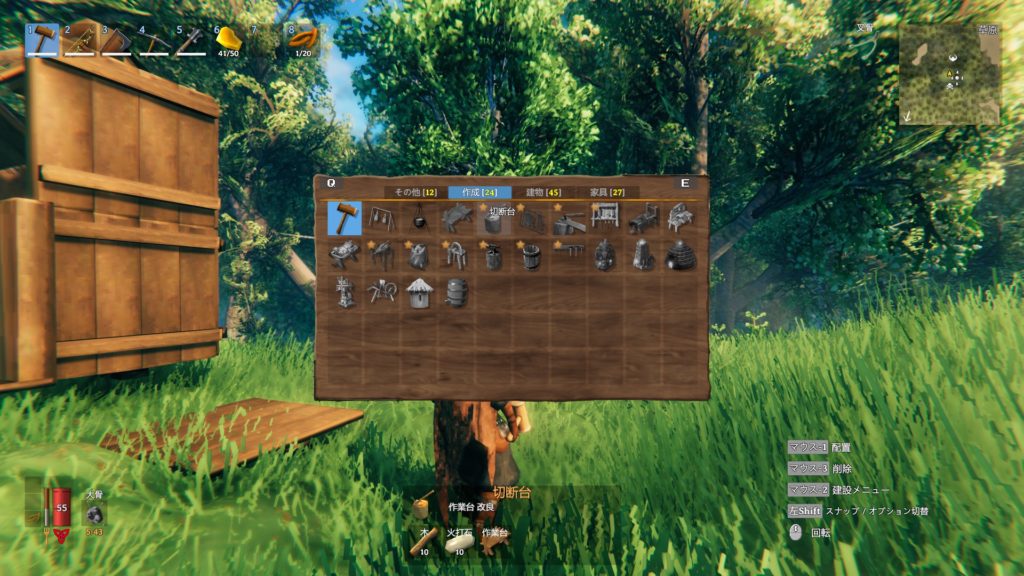Equip the pickaxe in hotbar slot 4
Screen dimensions: 1024x576
point(154,40)
